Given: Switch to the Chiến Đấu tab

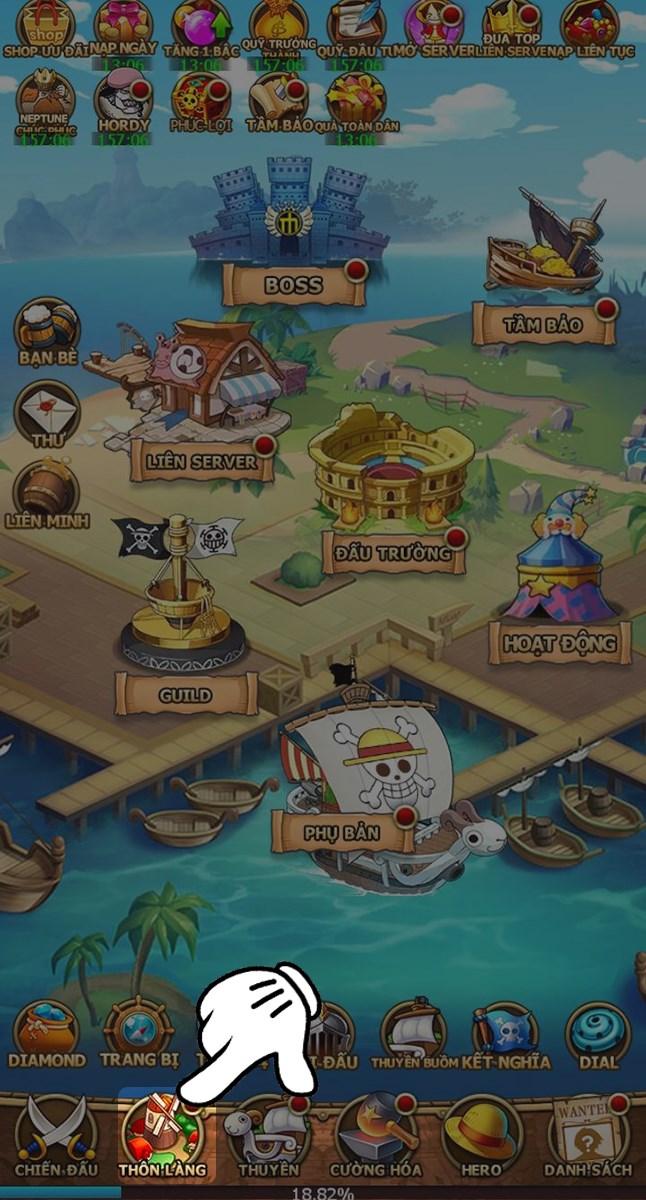Looking at the screenshot, I should click(x=48, y=1137).
